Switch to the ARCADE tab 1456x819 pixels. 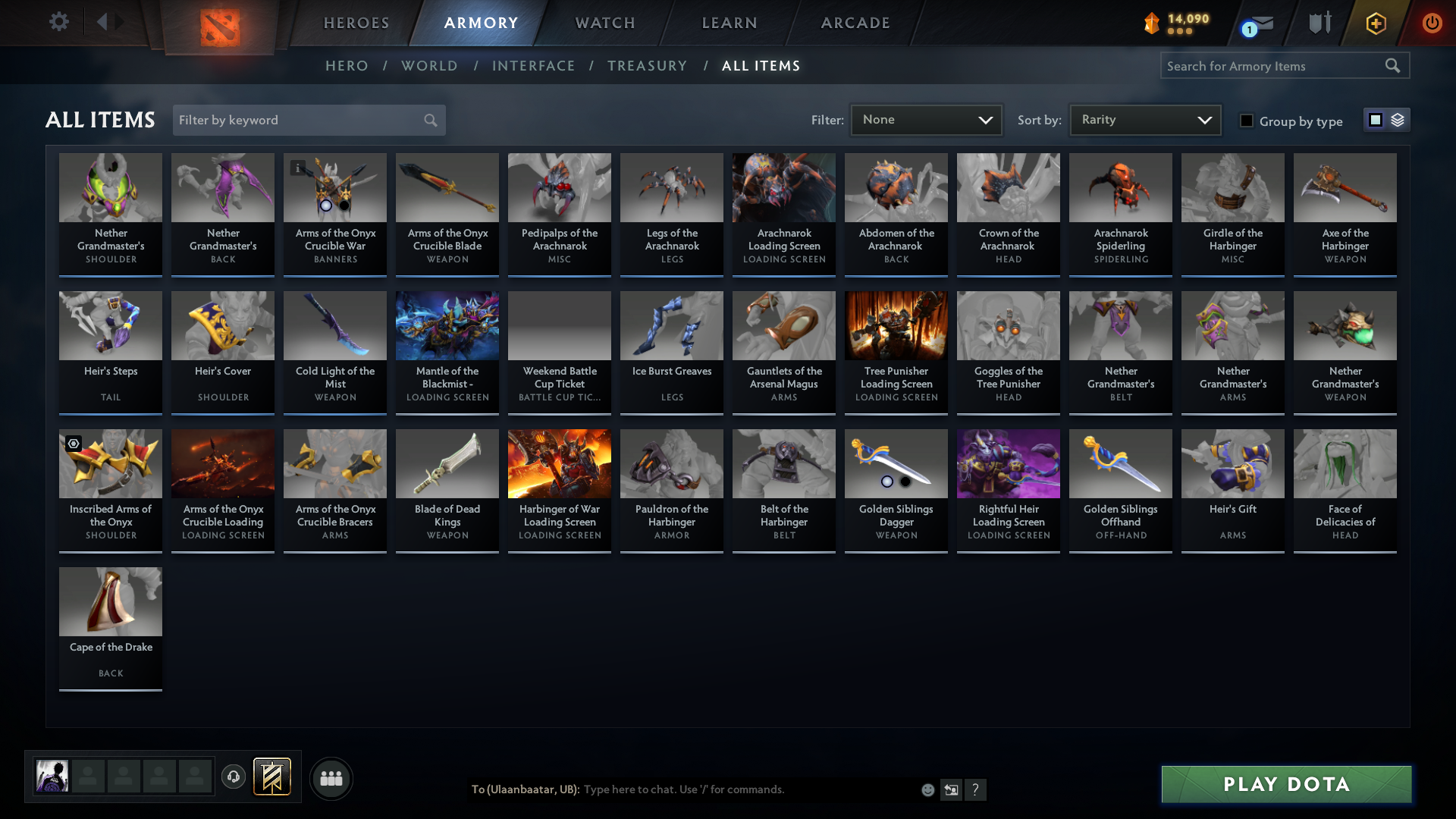tap(855, 23)
